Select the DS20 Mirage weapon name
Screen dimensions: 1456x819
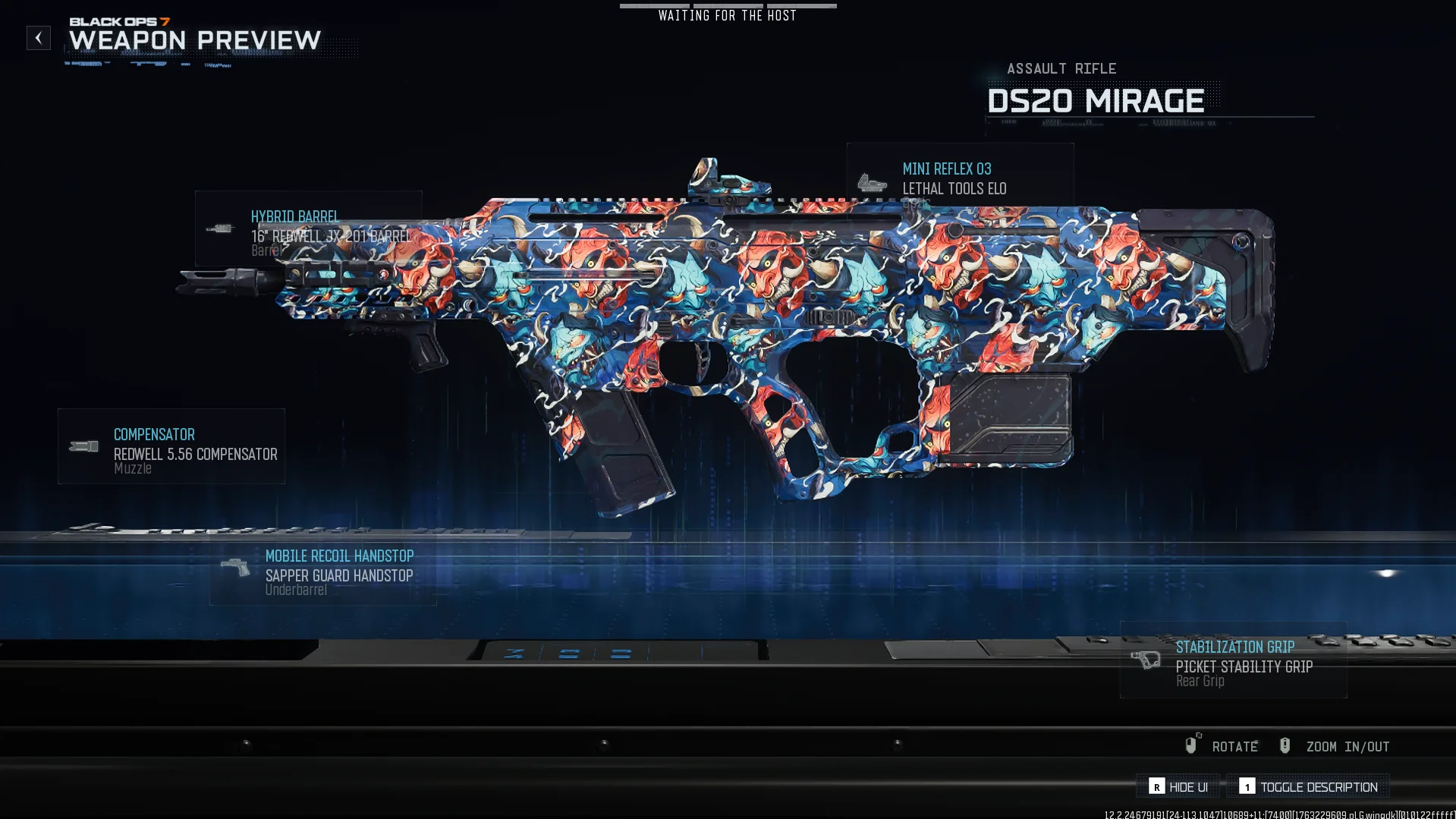pos(1095,101)
